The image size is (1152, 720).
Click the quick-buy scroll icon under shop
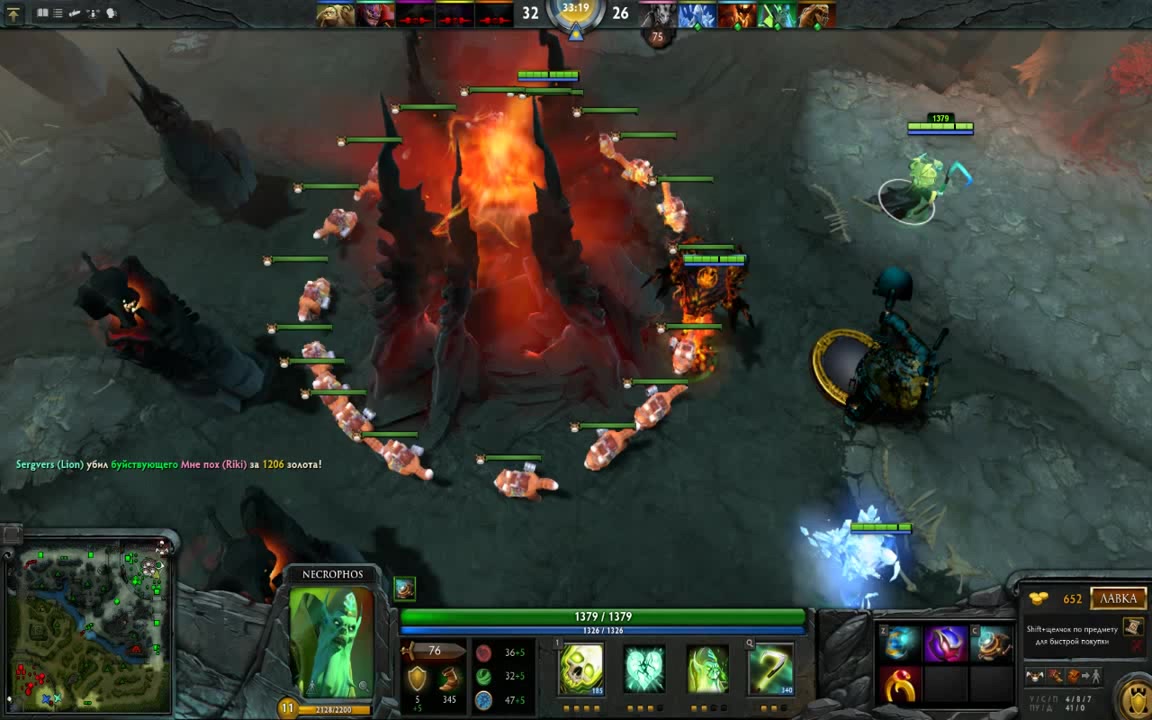pos(1132,627)
